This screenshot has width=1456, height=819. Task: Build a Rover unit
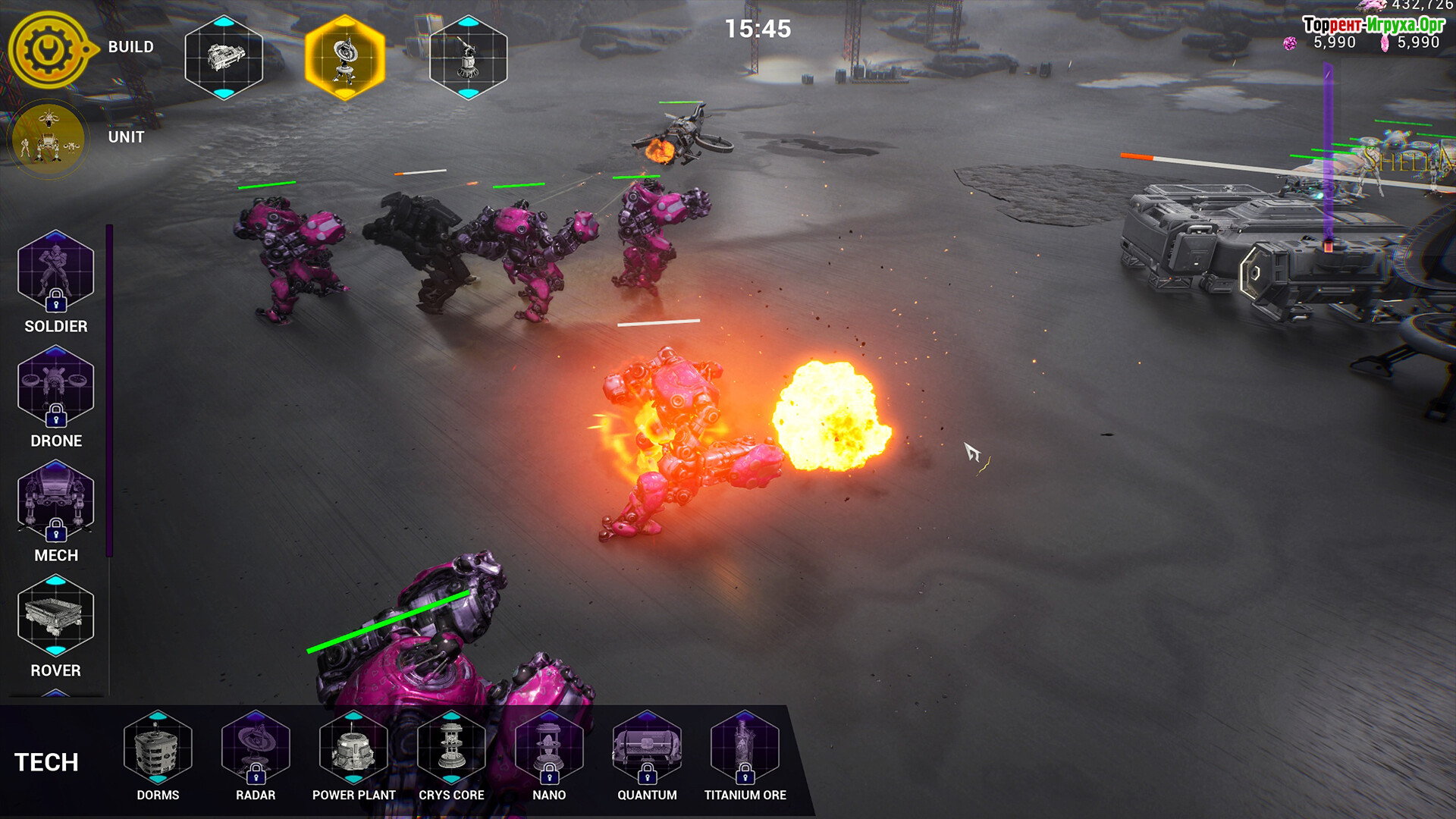(x=55, y=615)
